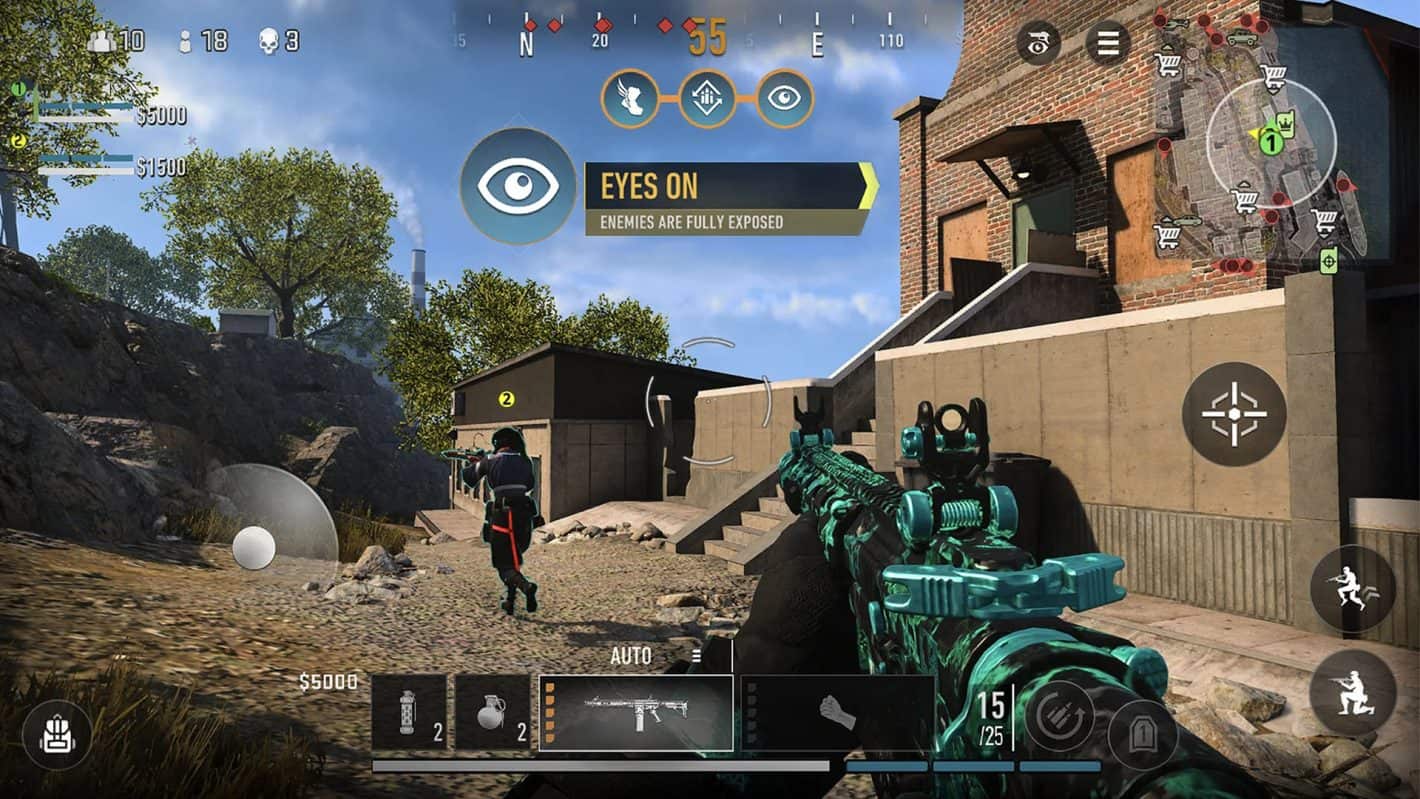This screenshot has width=1420, height=799.
Task: Select the smoke grenade slot
Action: coord(409,711)
